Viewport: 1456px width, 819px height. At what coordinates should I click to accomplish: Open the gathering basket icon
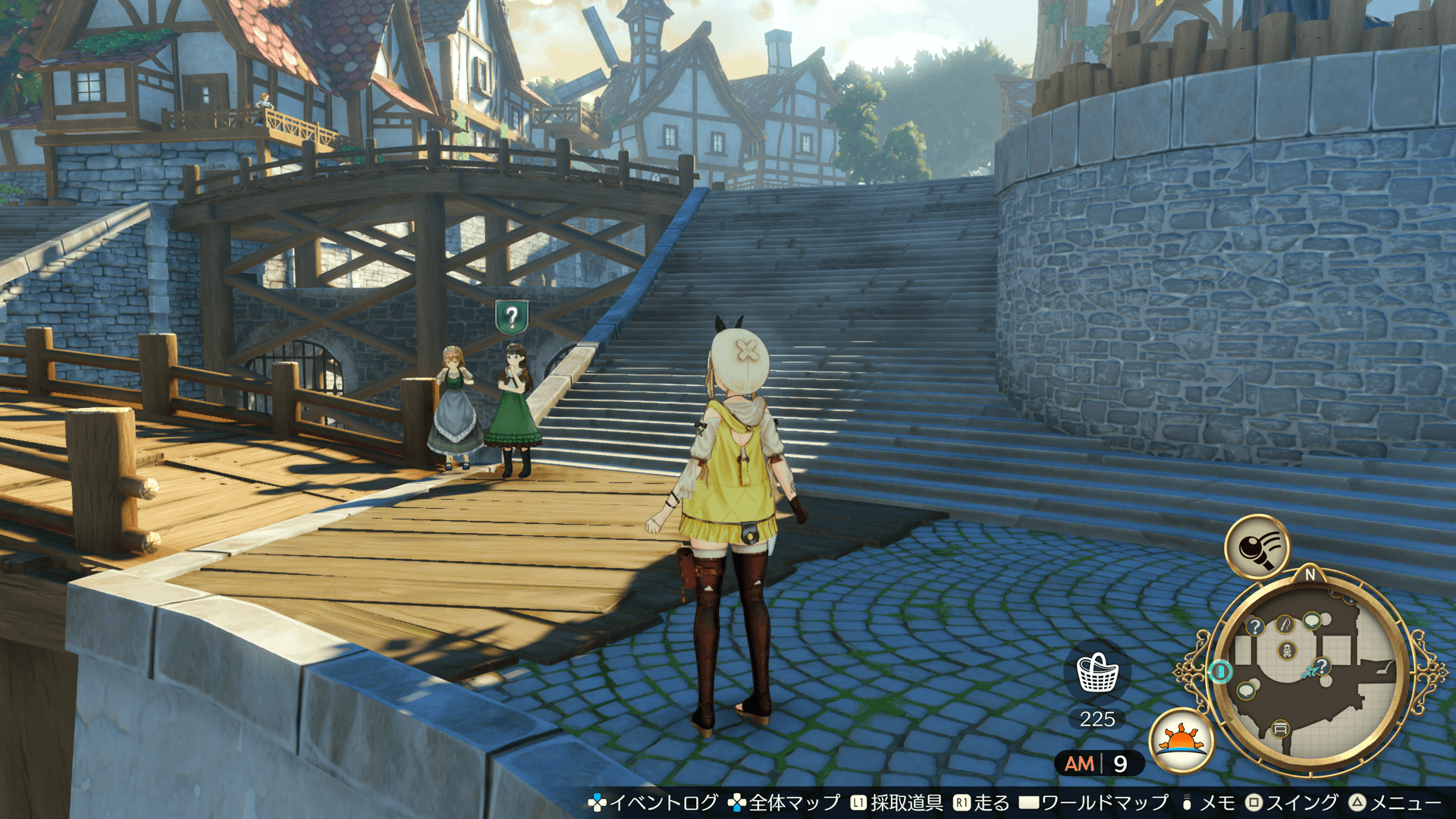click(x=1097, y=673)
